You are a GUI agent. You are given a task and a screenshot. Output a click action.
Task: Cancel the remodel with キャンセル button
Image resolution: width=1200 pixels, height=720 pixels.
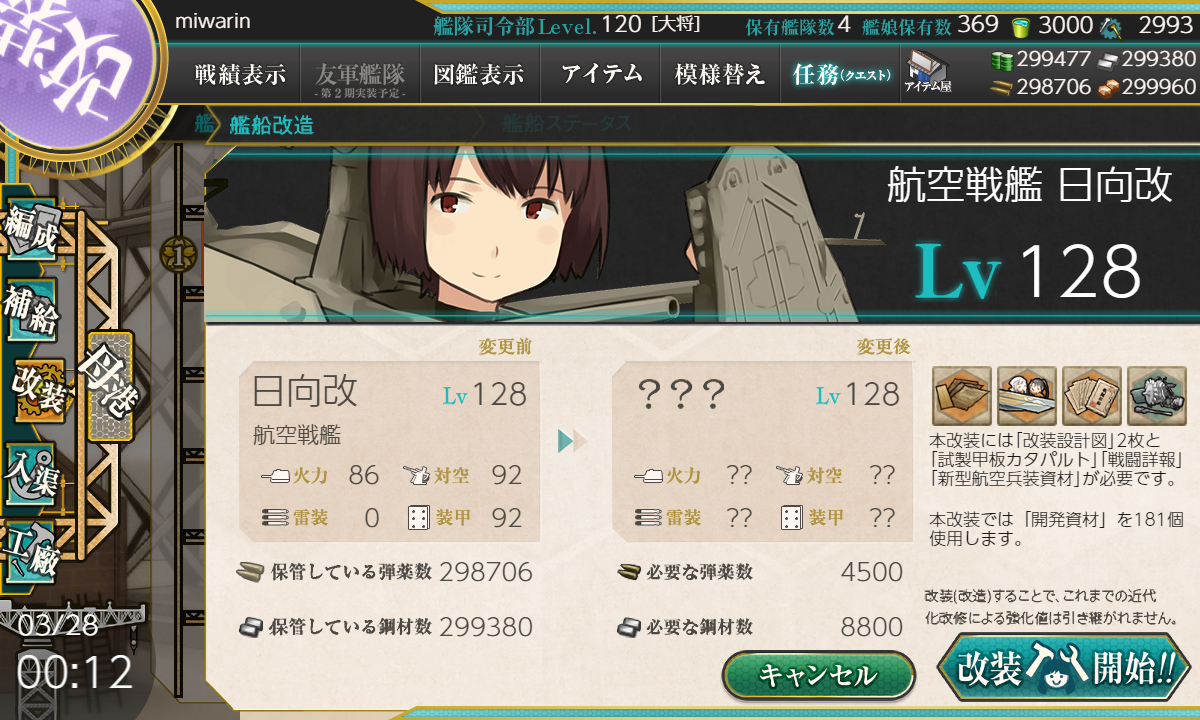[818, 675]
